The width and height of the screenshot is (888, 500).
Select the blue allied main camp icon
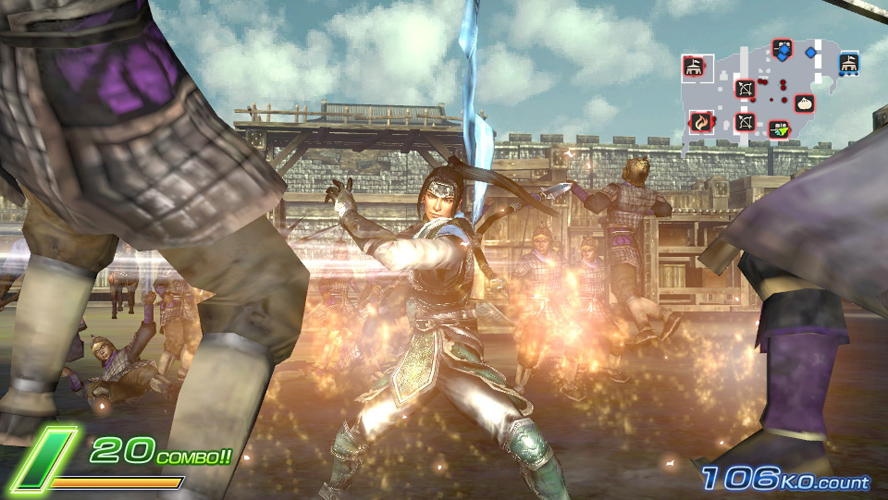848,63
